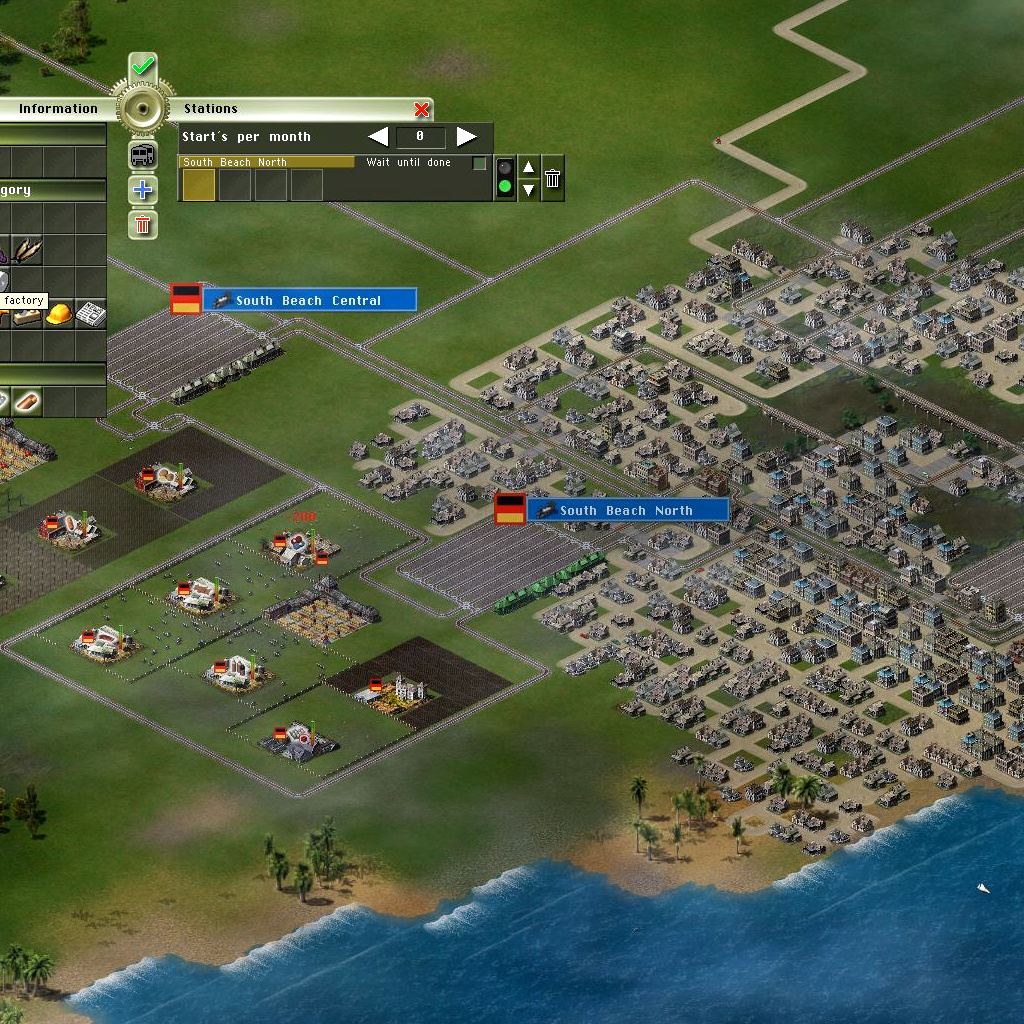
Task: Delete using the red trash can button
Action: click(x=143, y=224)
